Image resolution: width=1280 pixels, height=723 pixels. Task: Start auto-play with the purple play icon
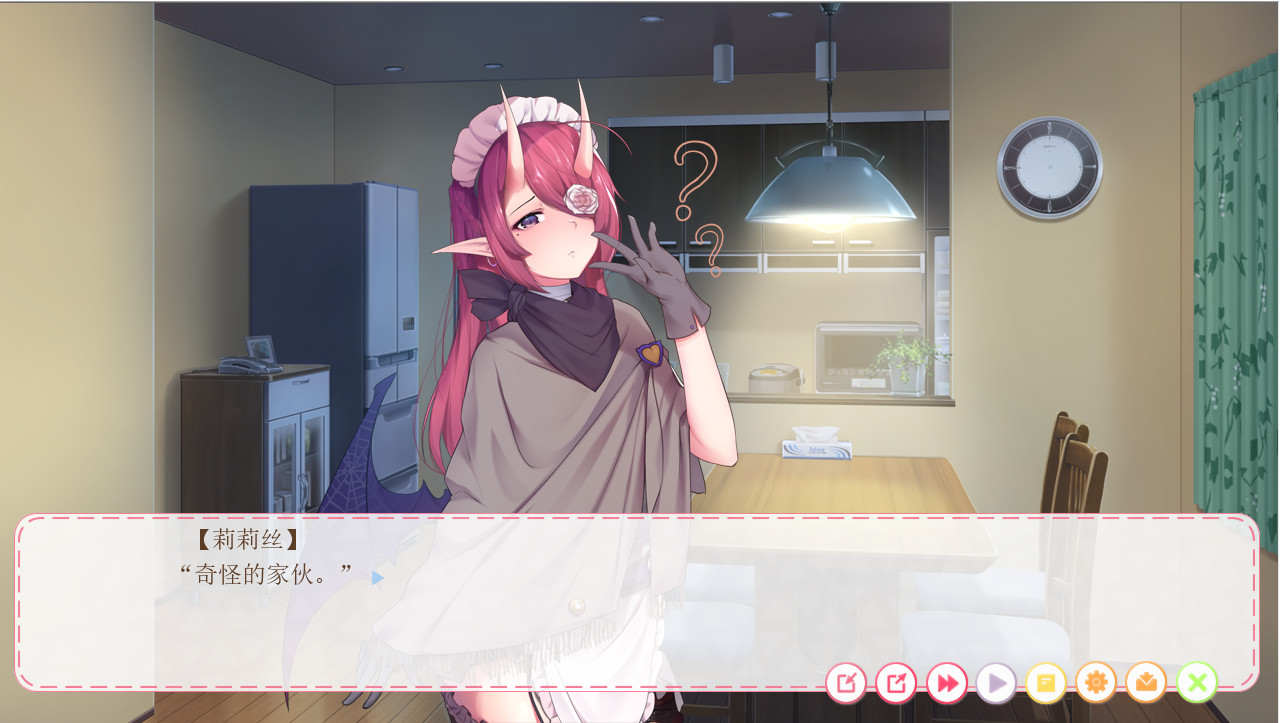click(x=996, y=683)
